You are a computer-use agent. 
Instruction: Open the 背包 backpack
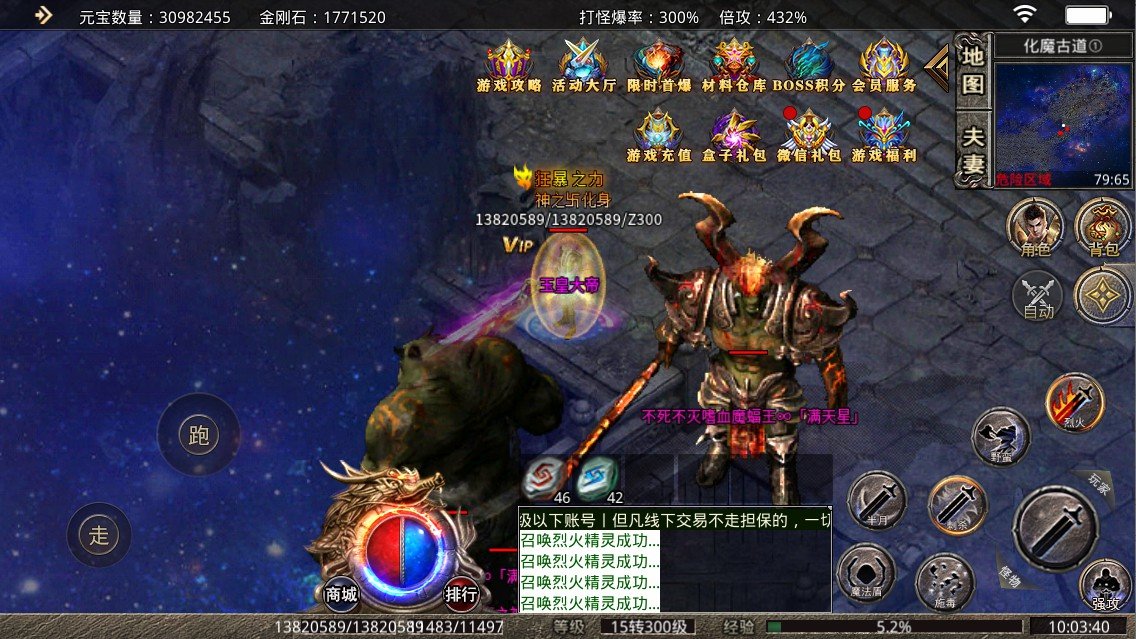(x=1103, y=228)
